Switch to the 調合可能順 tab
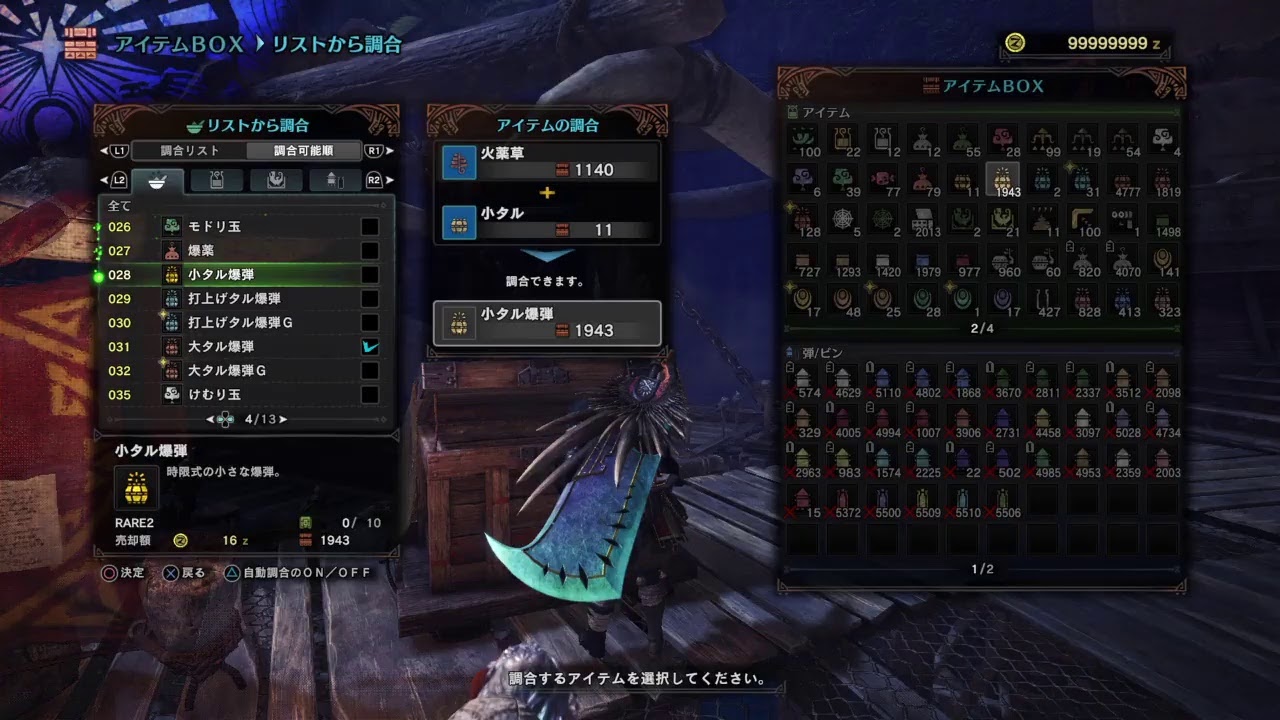1280x720 pixels. 304,151
